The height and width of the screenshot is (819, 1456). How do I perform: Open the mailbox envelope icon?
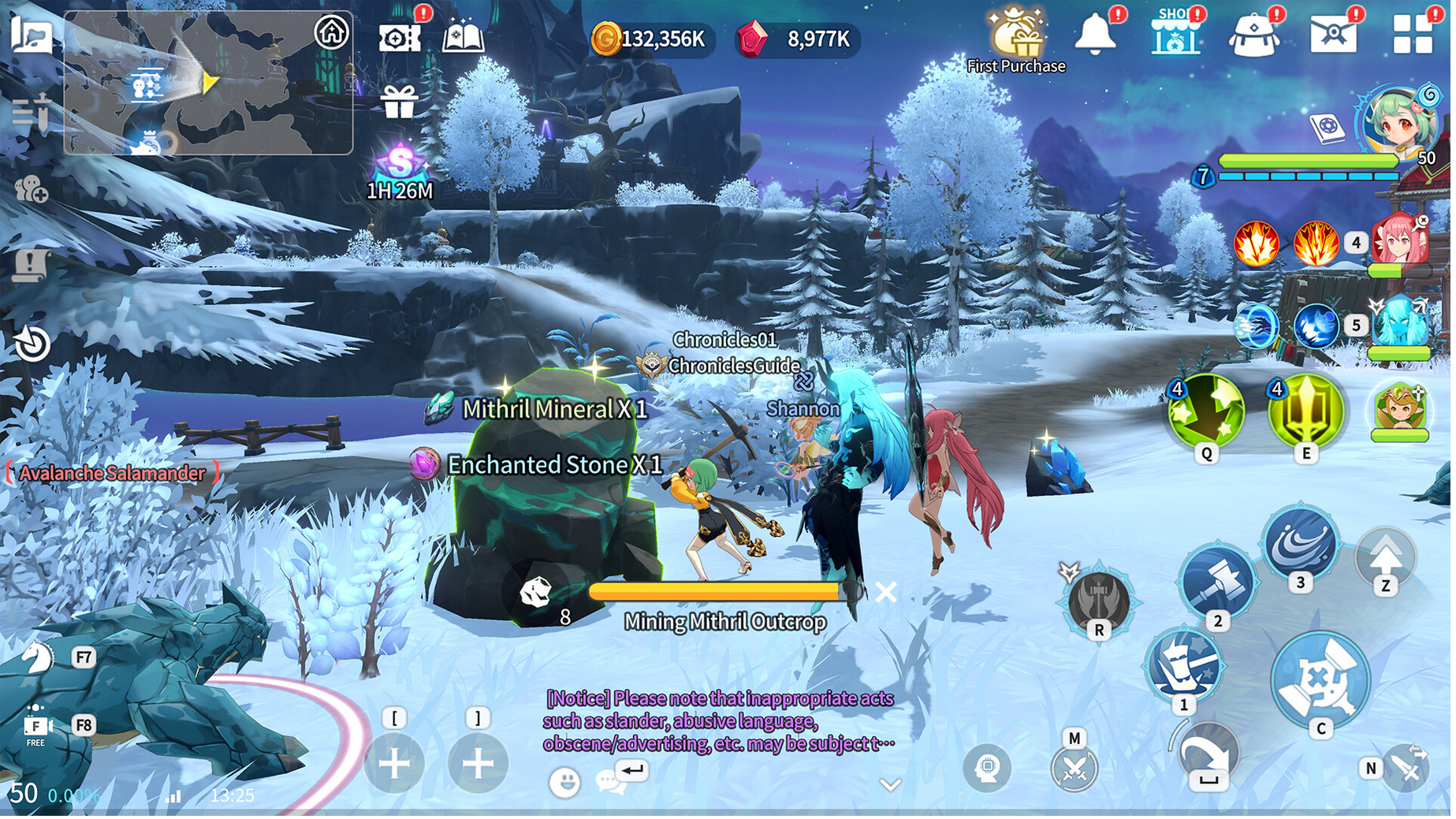pyautogui.click(x=1332, y=35)
